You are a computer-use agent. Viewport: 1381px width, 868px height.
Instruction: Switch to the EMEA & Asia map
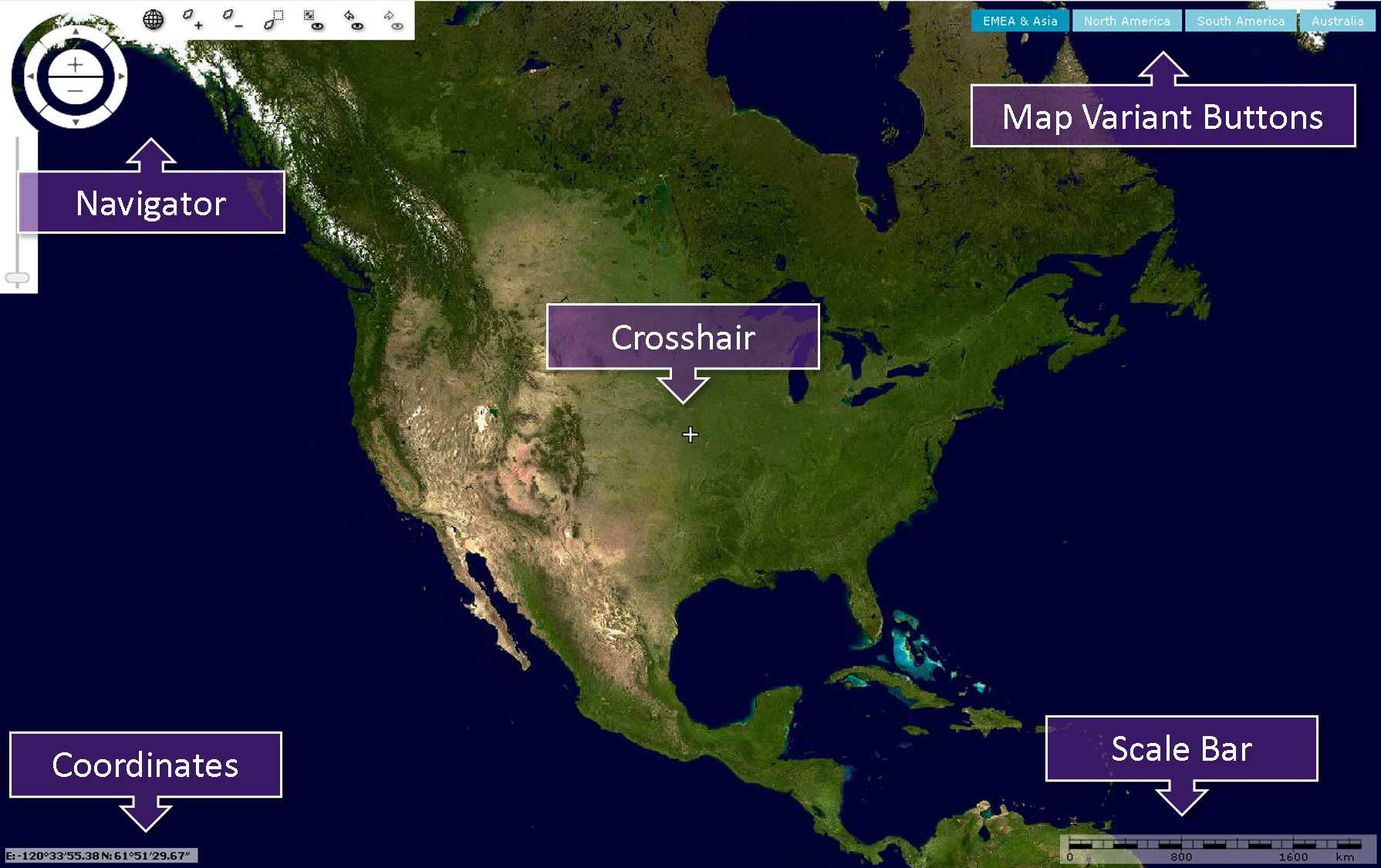pos(1019,21)
